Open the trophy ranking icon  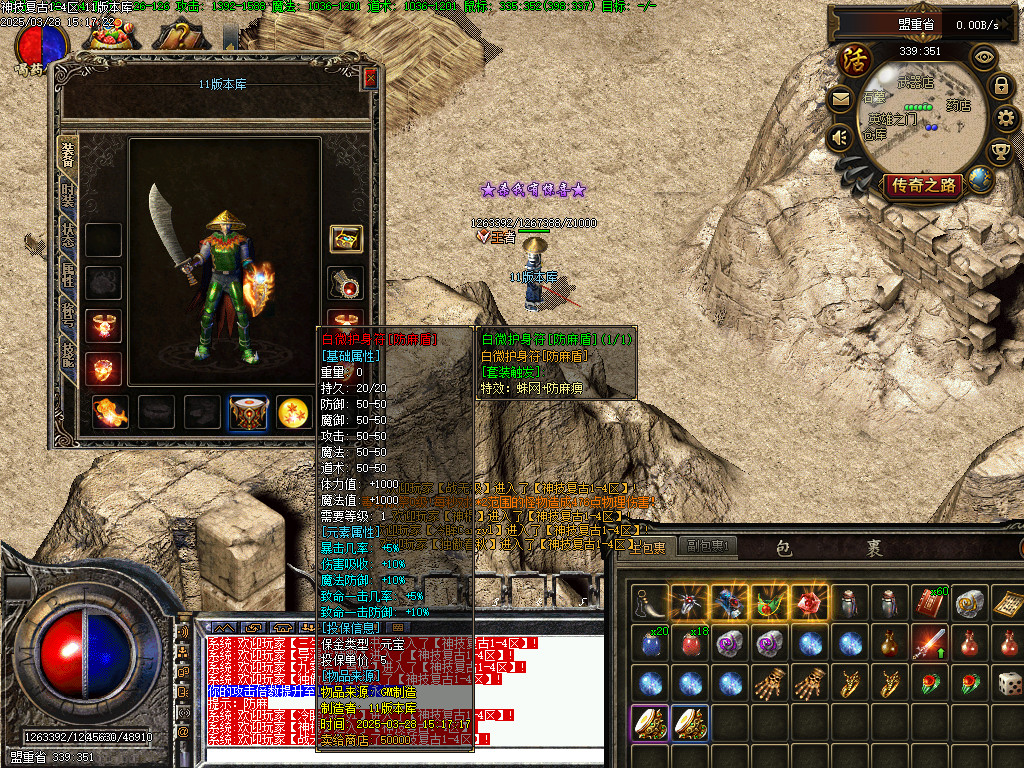[999, 152]
